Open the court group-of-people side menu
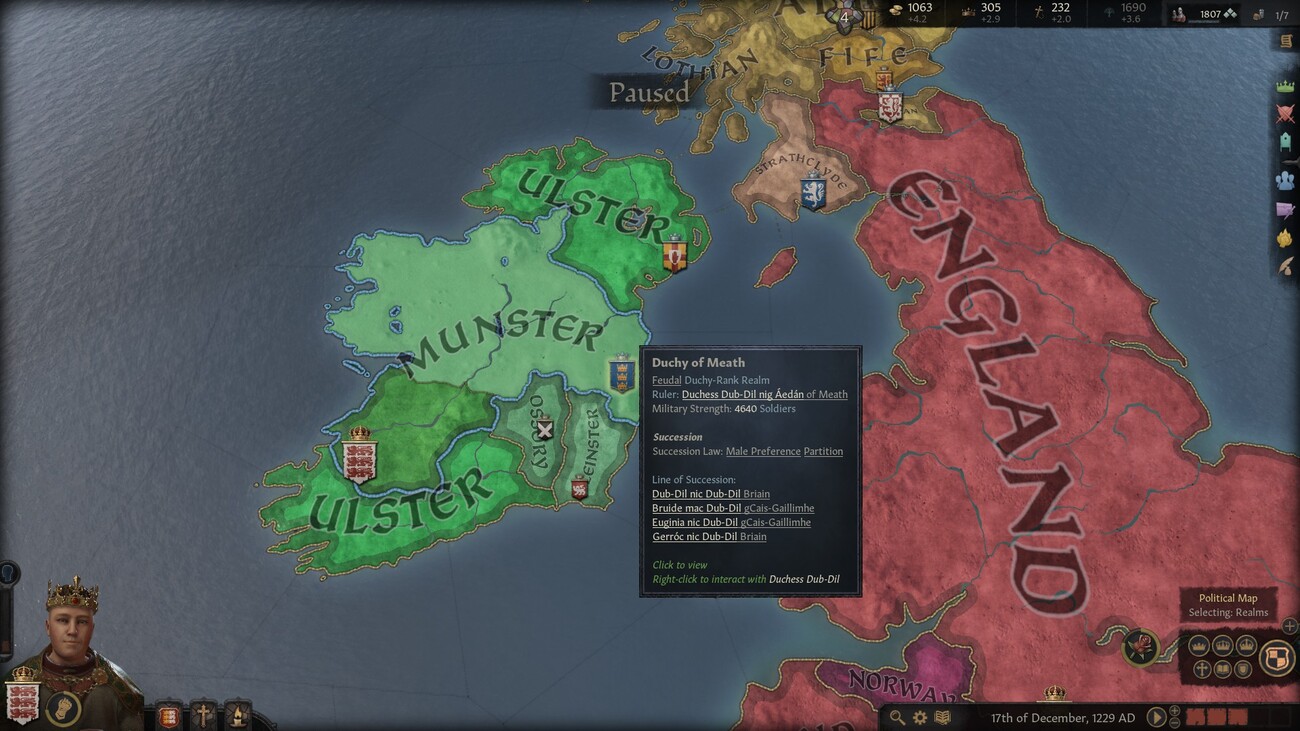 [1285, 181]
